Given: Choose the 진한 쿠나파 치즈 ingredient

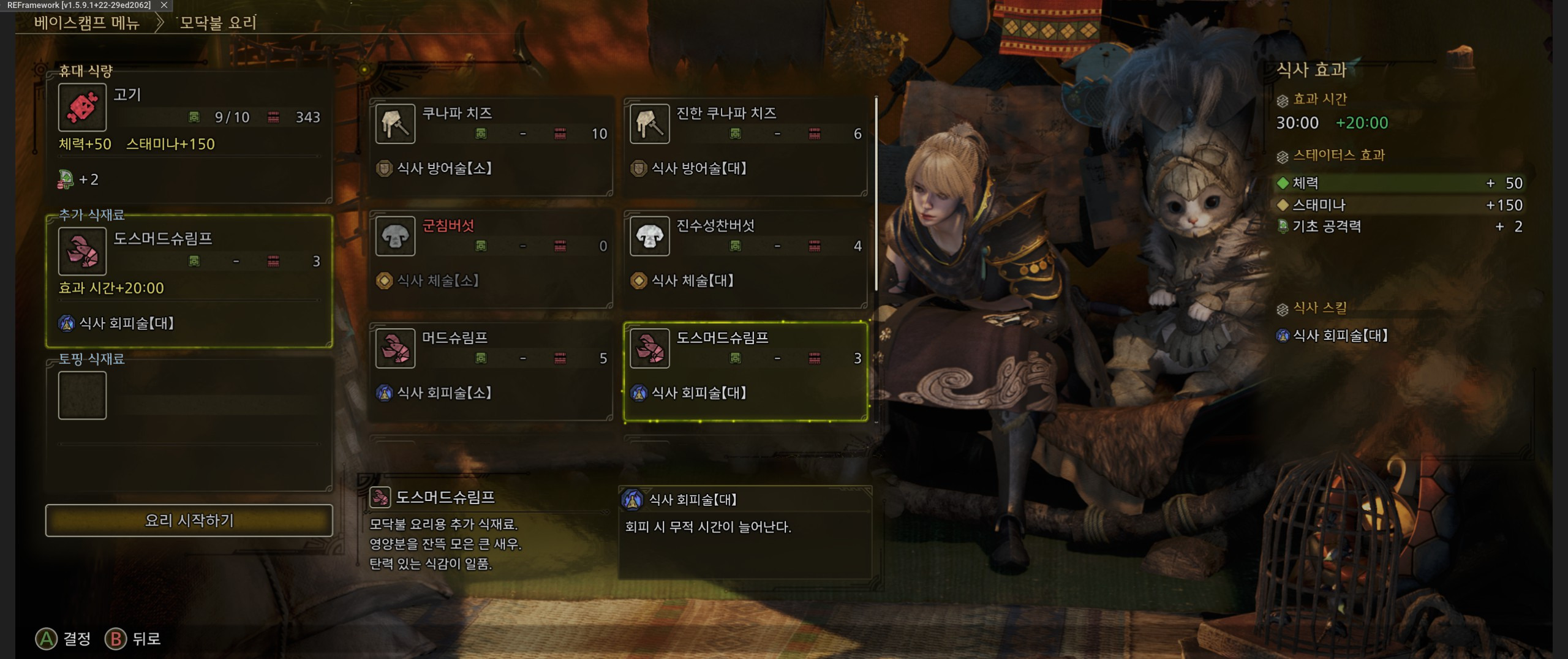Looking at the screenshot, I should pyautogui.click(x=745, y=146).
